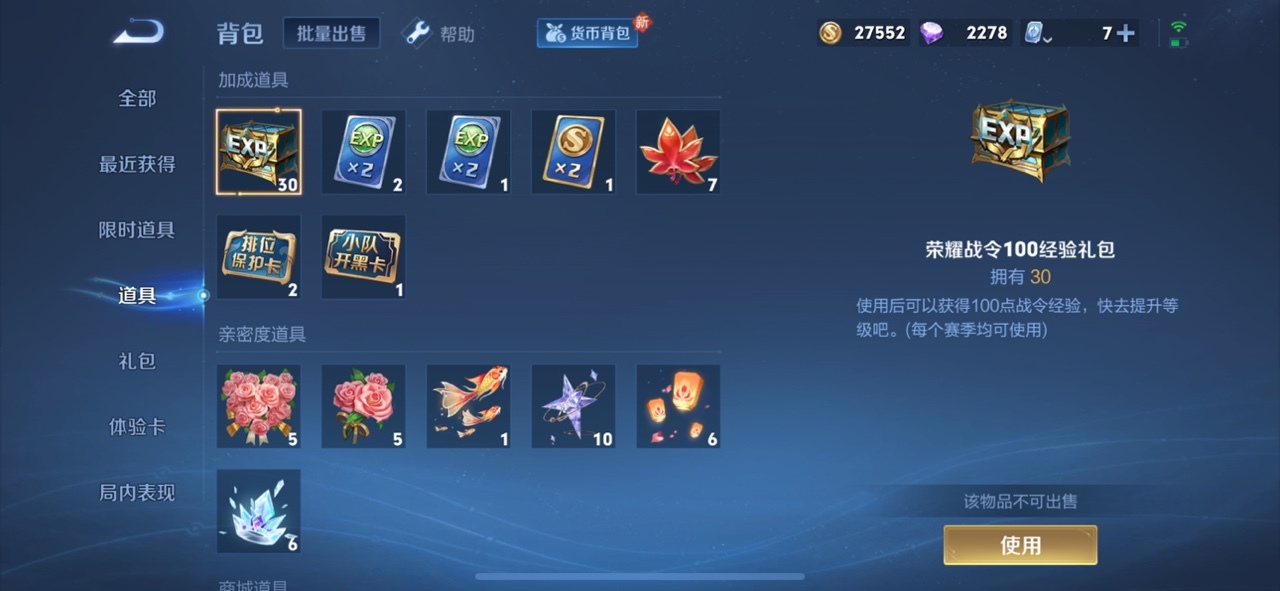Switch to the 礼包 tab
The height and width of the screenshot is (591, 1280).
tap(137, 361)
